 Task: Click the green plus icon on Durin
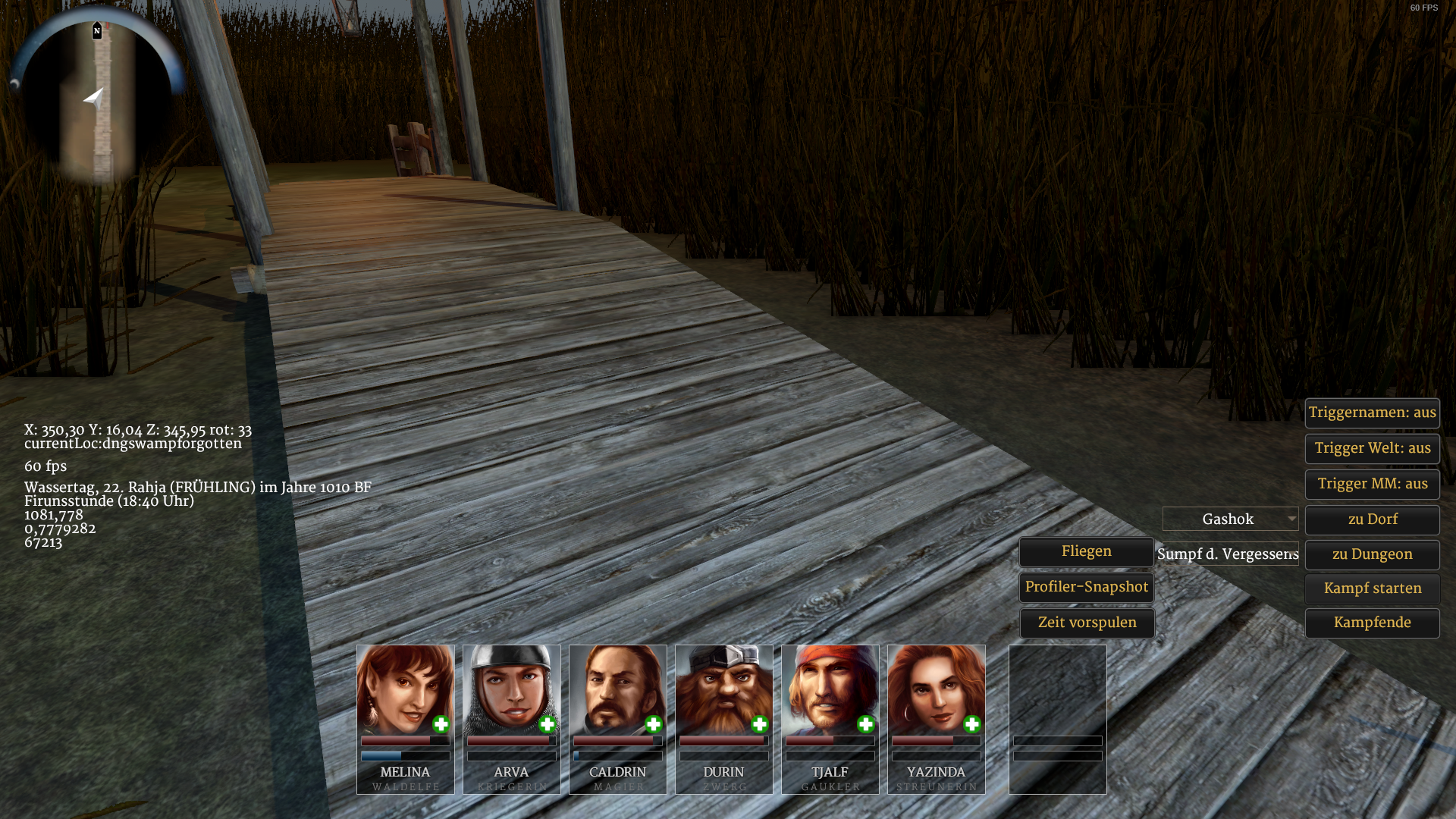click(759, 725)
